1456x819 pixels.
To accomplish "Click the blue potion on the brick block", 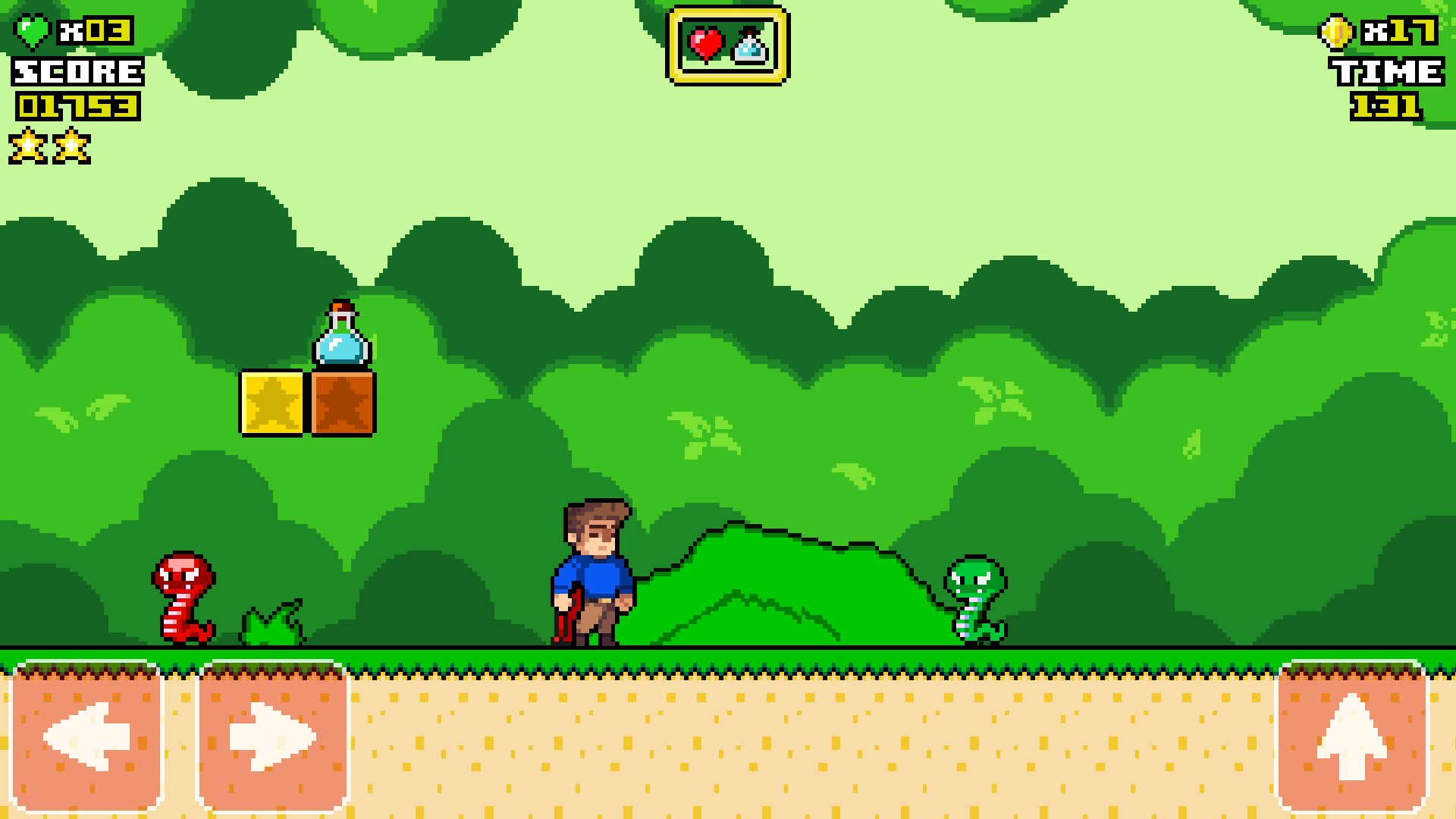I will (340, 335).
